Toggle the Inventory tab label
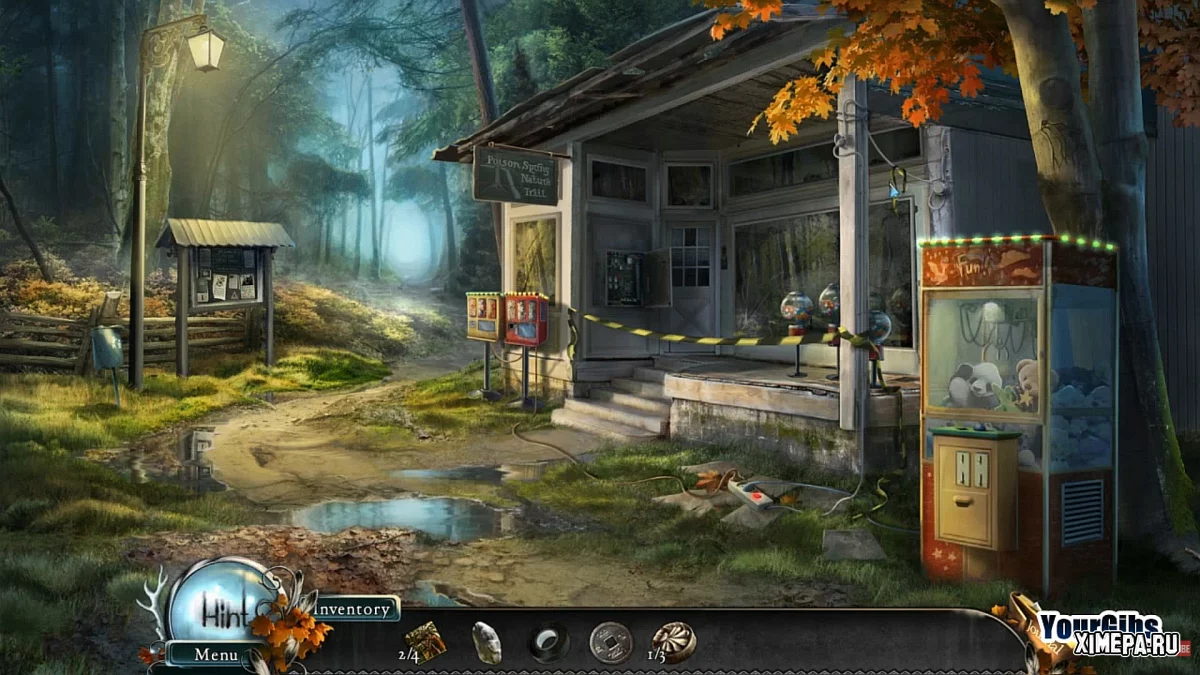Screen dimensions: 1200x675 point(353,608)
